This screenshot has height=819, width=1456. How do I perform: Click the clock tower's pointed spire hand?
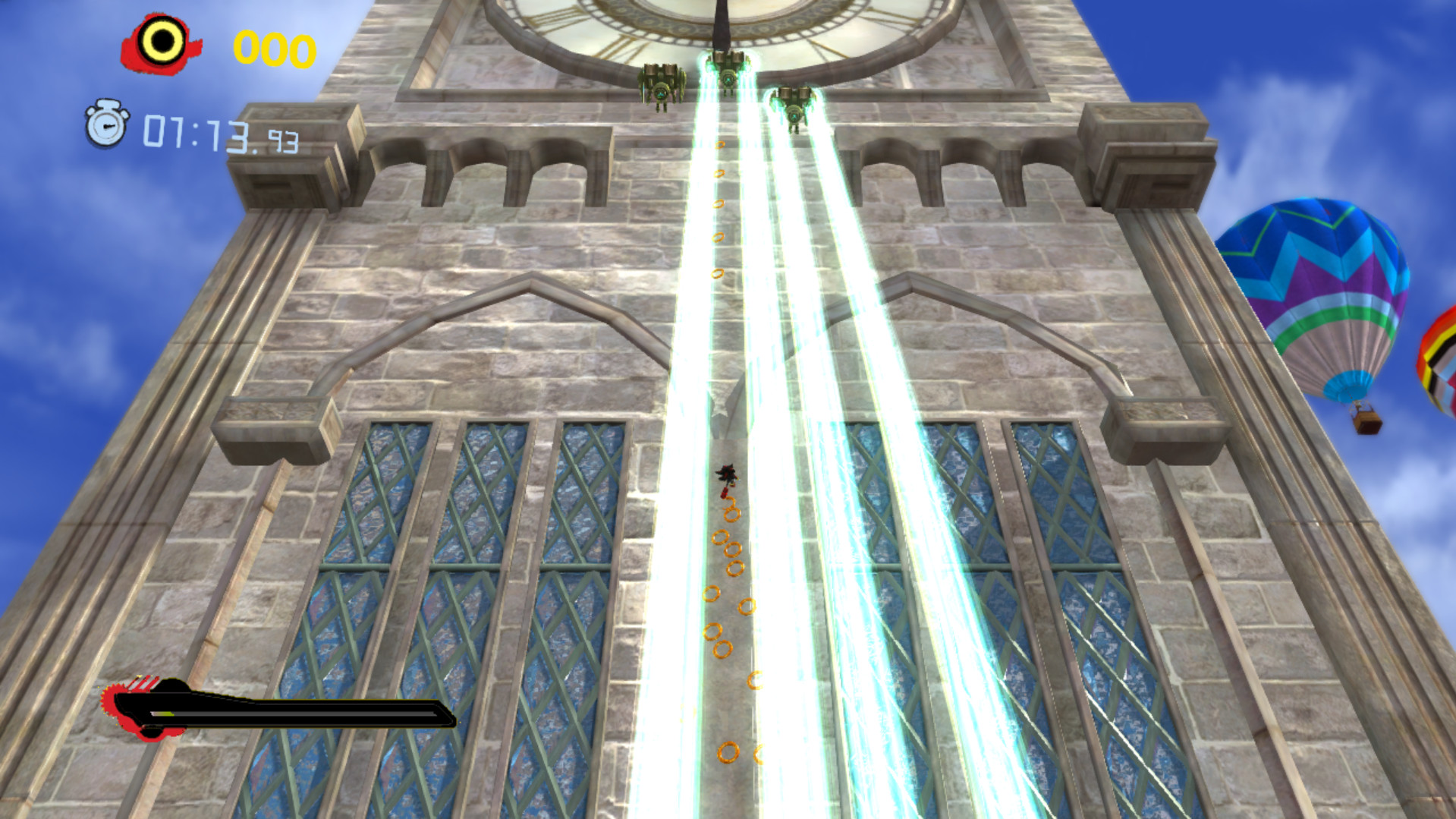[722, 27]
